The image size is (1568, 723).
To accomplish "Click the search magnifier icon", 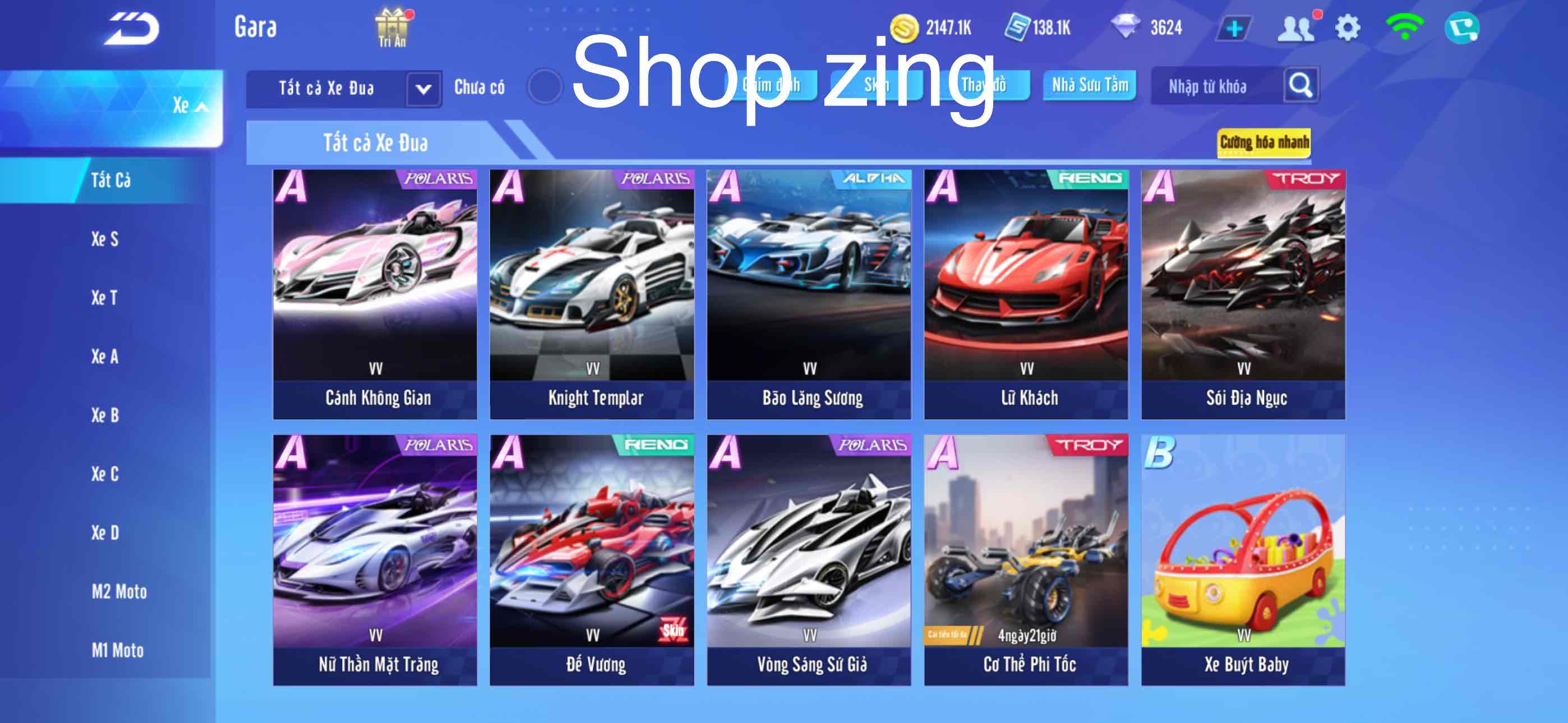I will click(1301, 86).
